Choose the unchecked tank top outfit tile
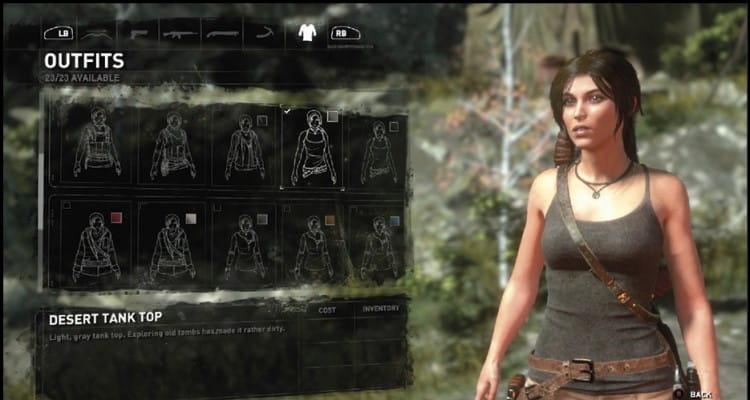 pyautogui.click(x=376, y=150)
